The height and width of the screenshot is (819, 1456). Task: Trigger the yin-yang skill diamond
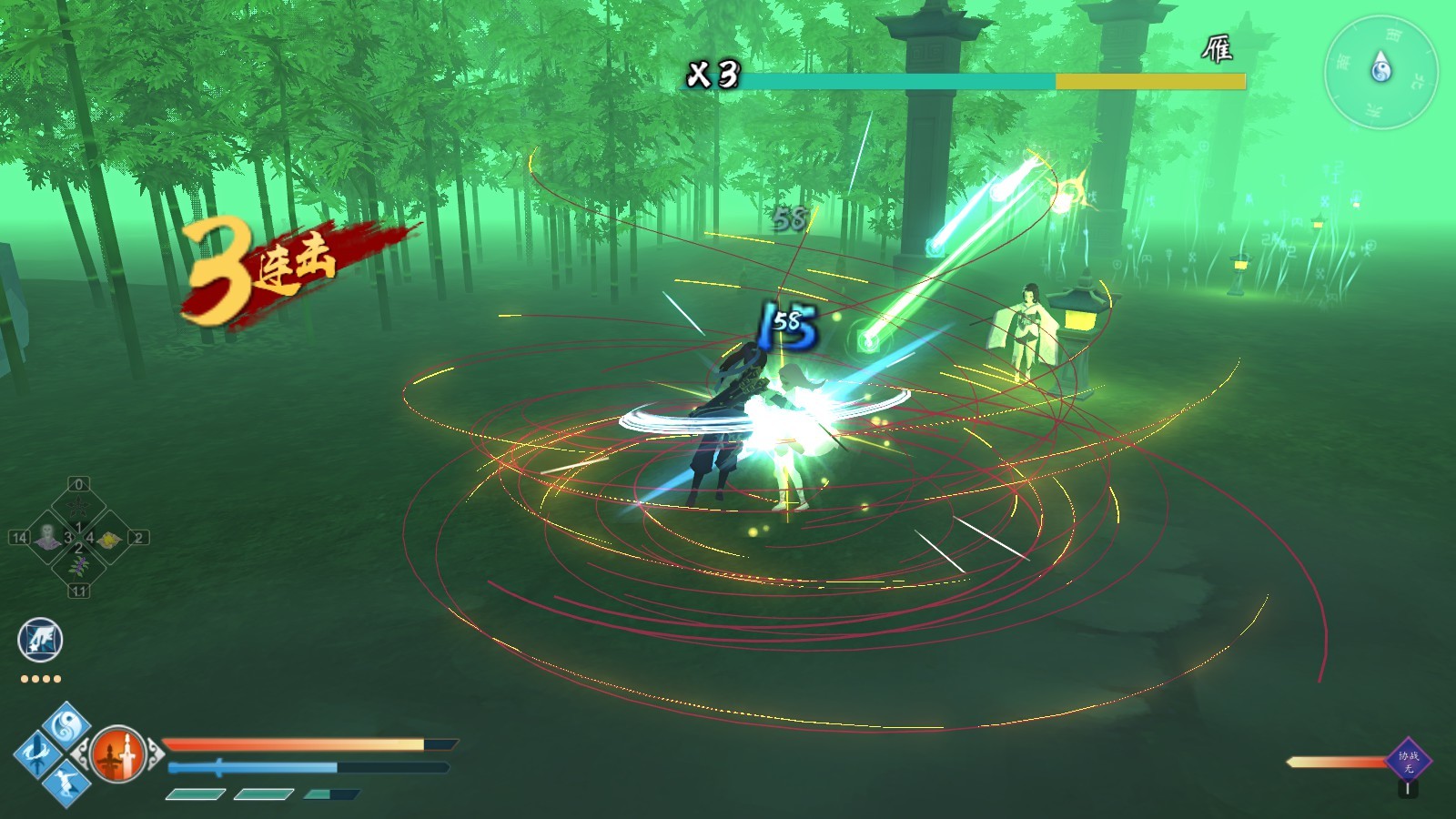[x=66, y=725]
